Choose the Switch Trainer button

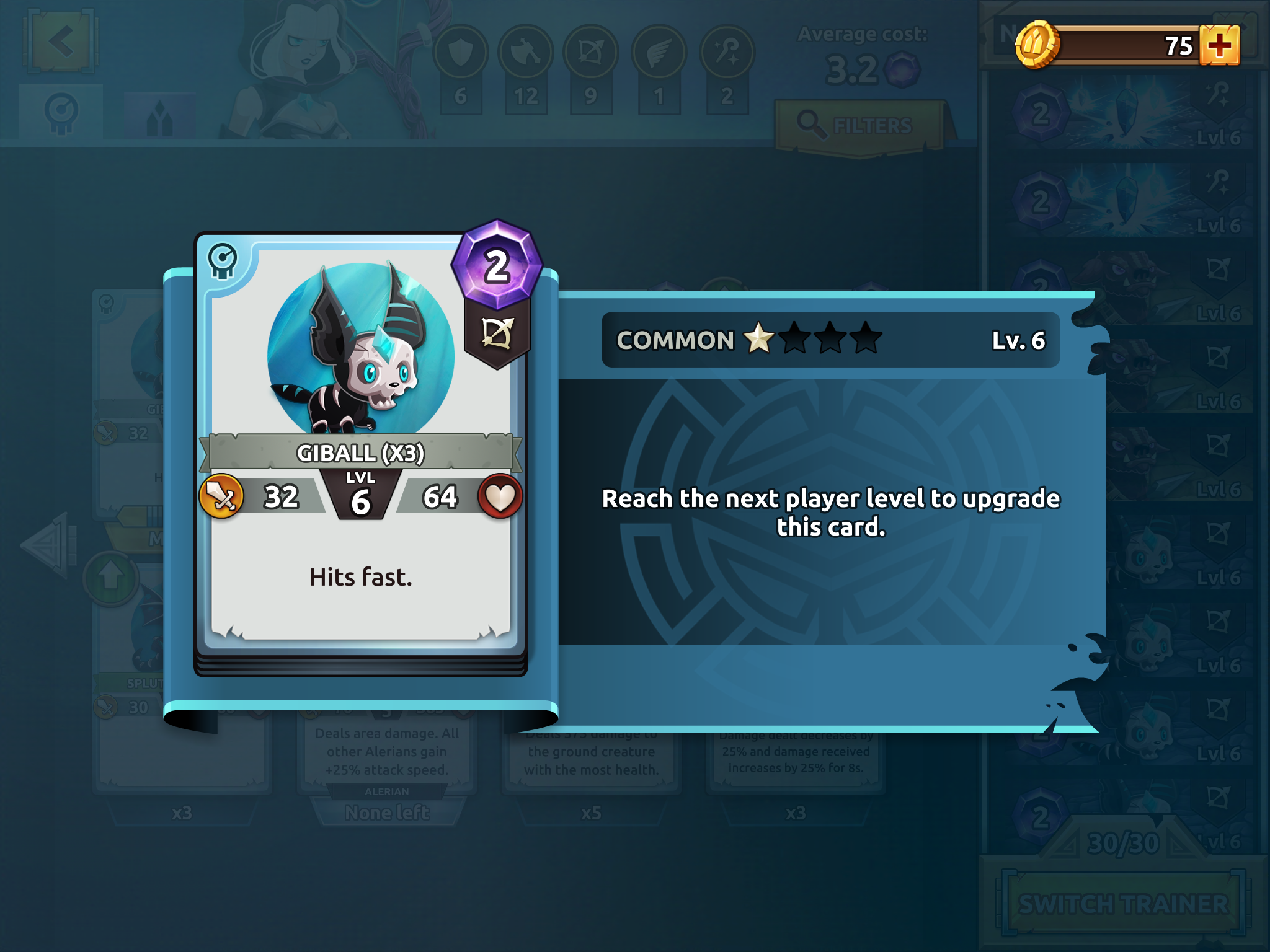tap(1123, 904)
